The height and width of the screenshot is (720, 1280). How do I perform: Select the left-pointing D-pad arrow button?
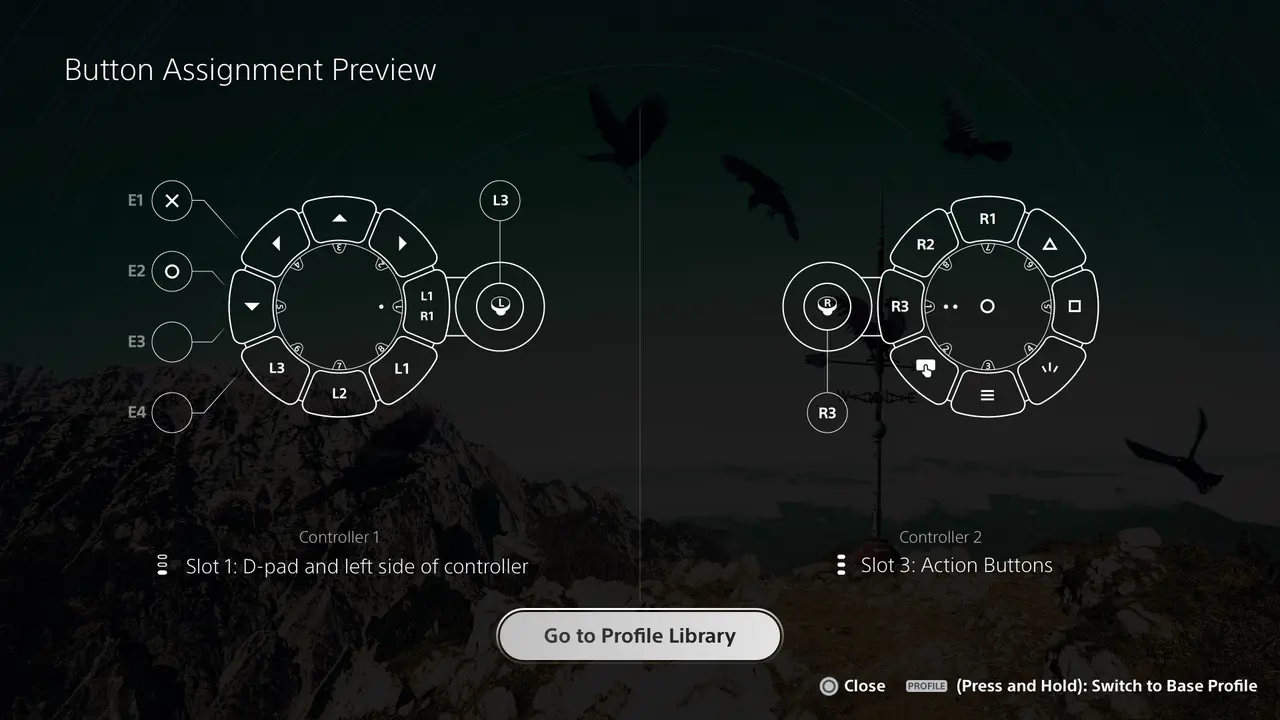(x=276, y=243)
